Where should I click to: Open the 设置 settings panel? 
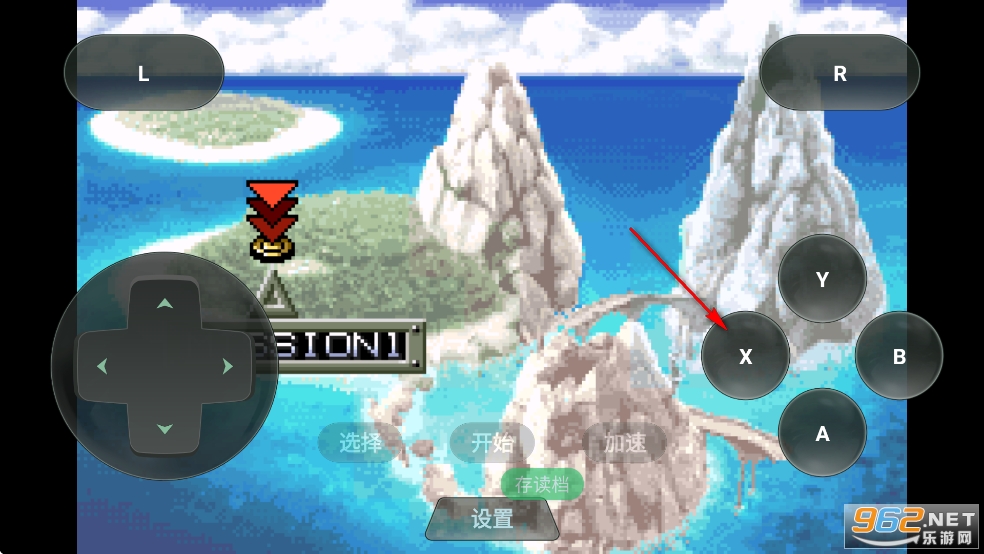tap(492, 519)
